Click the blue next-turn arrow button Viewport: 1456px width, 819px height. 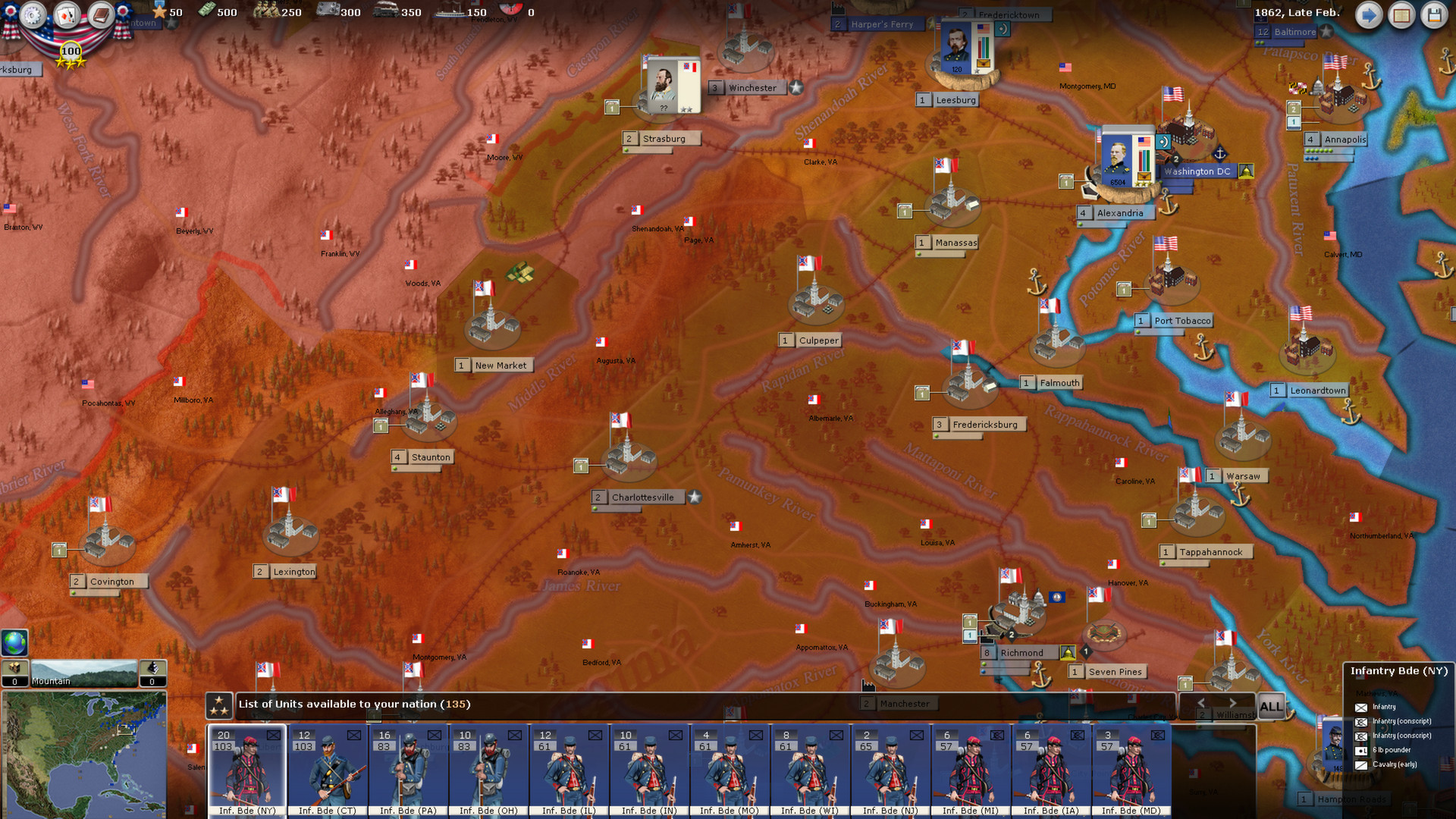click(1369, 15)
